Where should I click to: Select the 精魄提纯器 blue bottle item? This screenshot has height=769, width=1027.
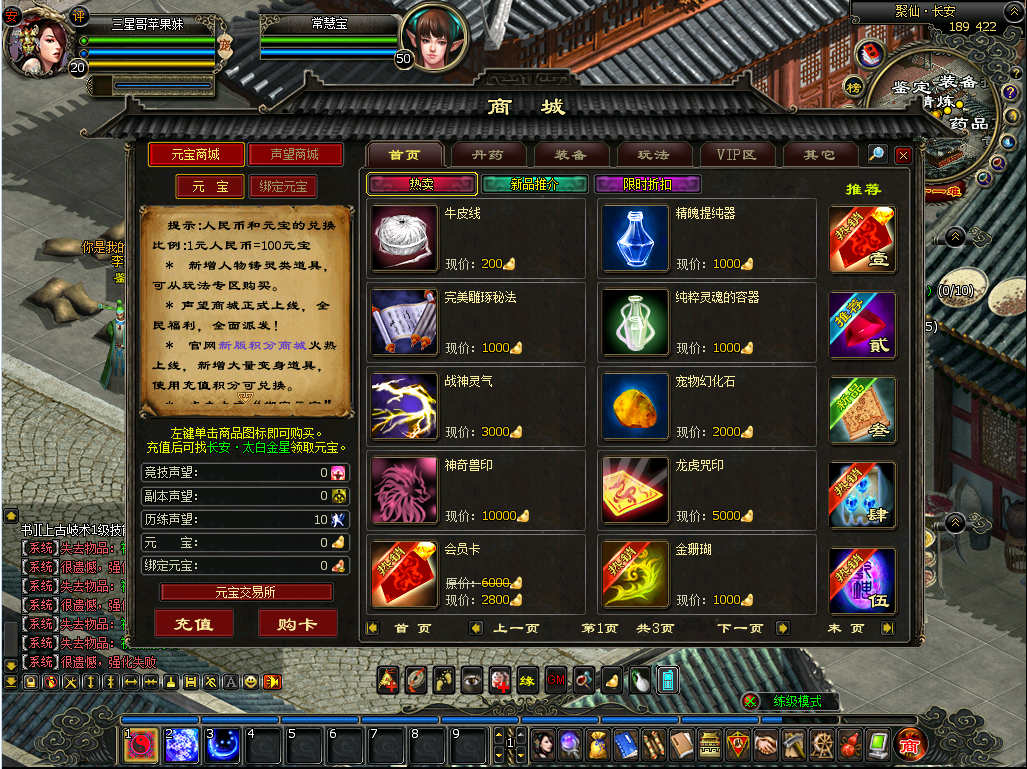(x=635, y=238)
